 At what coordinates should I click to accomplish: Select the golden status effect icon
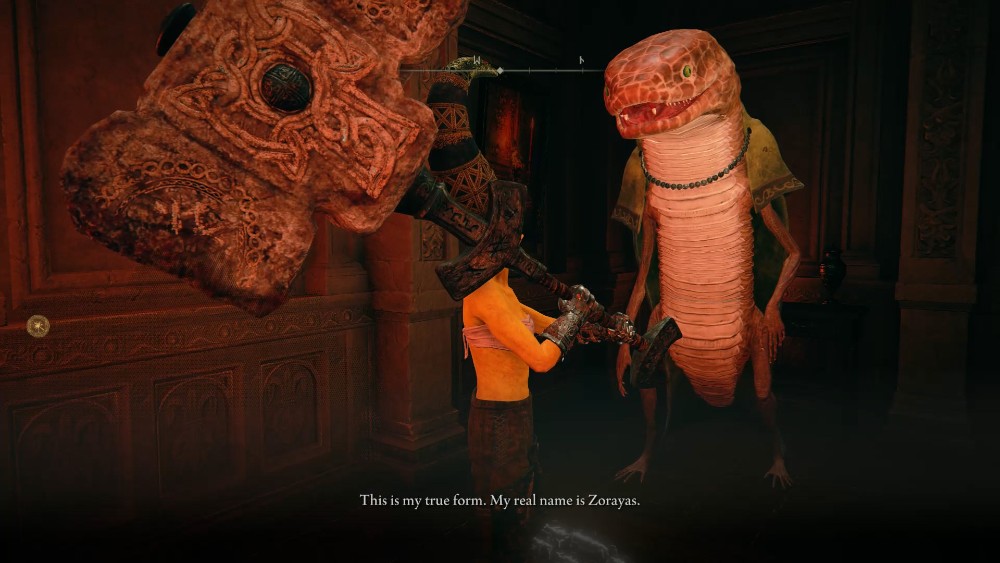[x=38, y=325]
